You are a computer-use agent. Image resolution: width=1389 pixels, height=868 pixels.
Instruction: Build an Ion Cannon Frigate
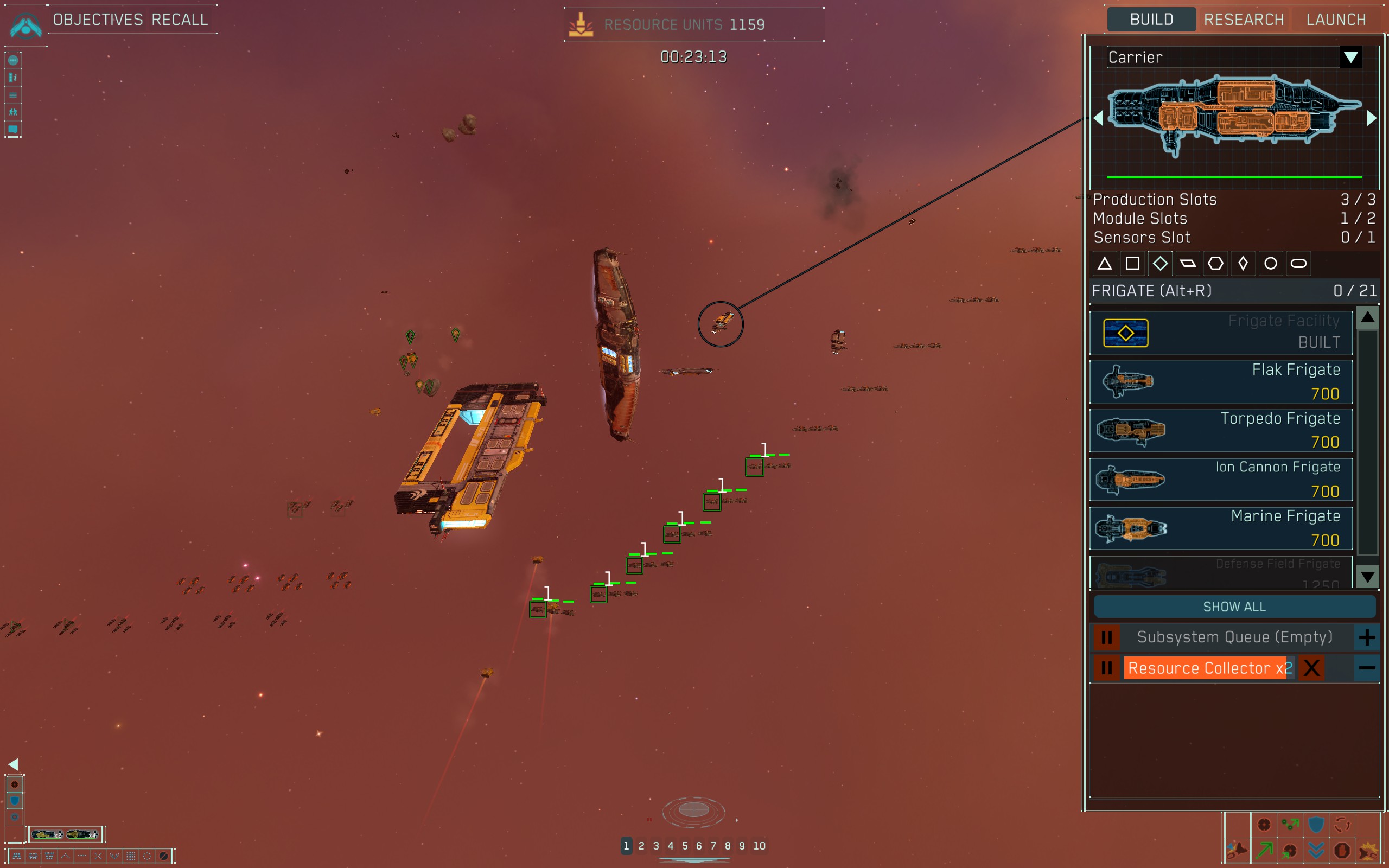1221,480
